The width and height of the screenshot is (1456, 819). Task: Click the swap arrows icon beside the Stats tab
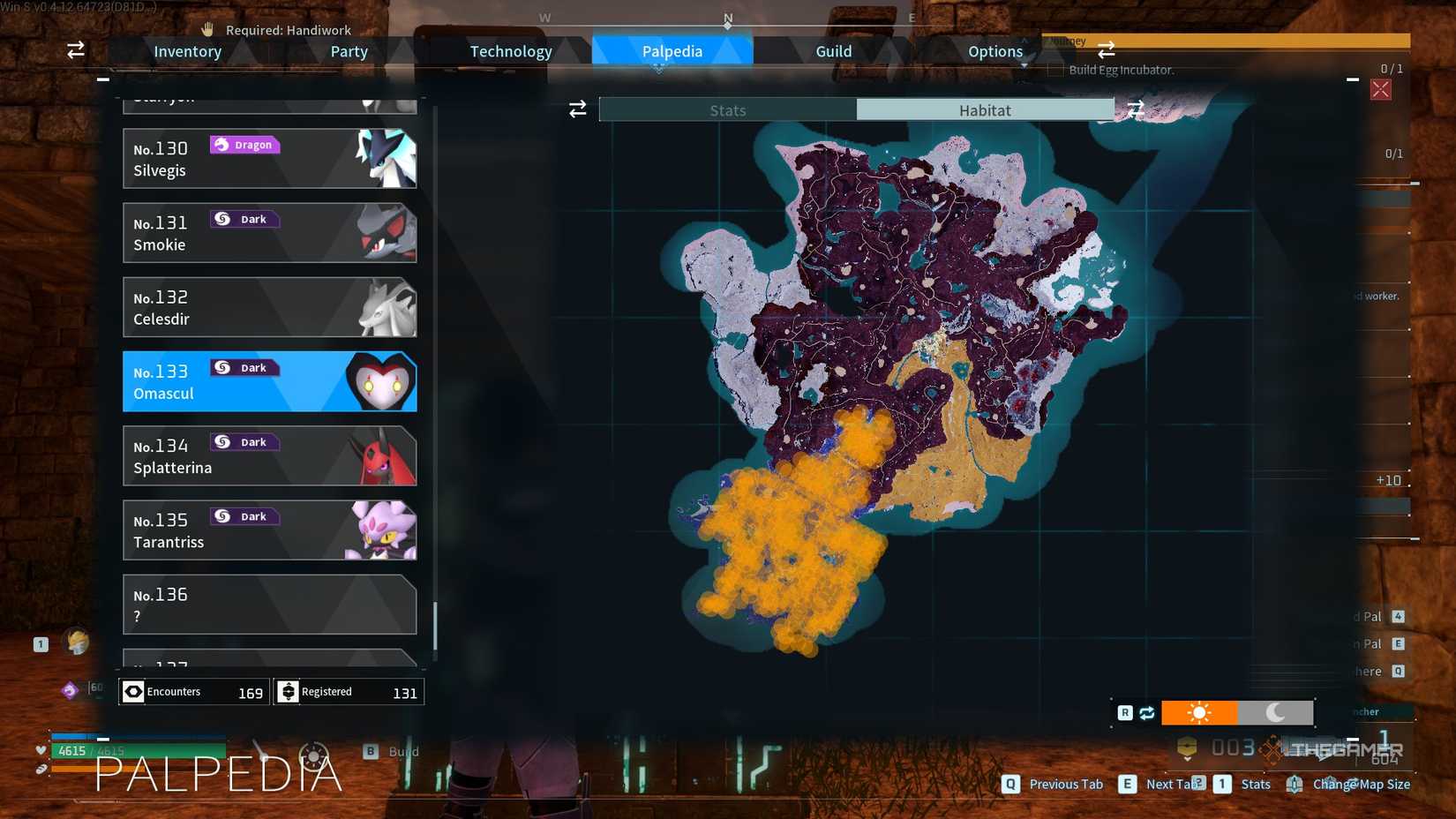578,109
